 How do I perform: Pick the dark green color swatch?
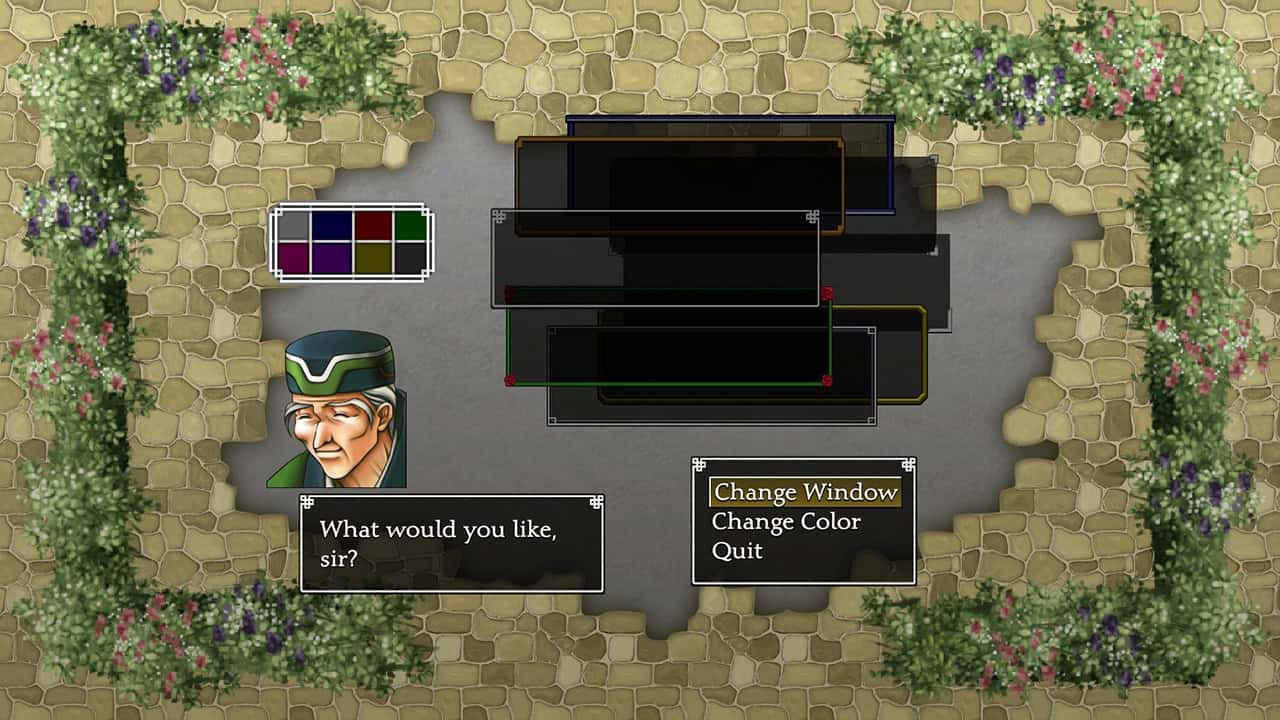point(410,226)
